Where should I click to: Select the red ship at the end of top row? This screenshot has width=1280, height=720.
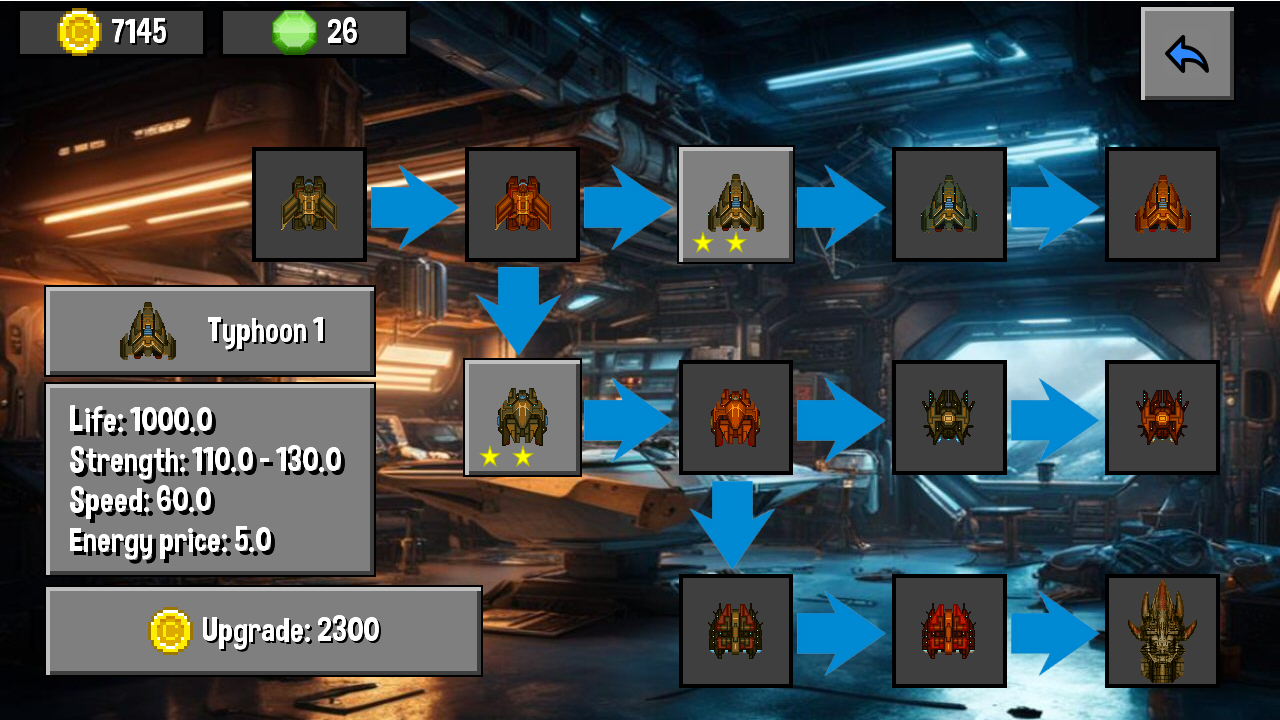(x=1162, y=205)
